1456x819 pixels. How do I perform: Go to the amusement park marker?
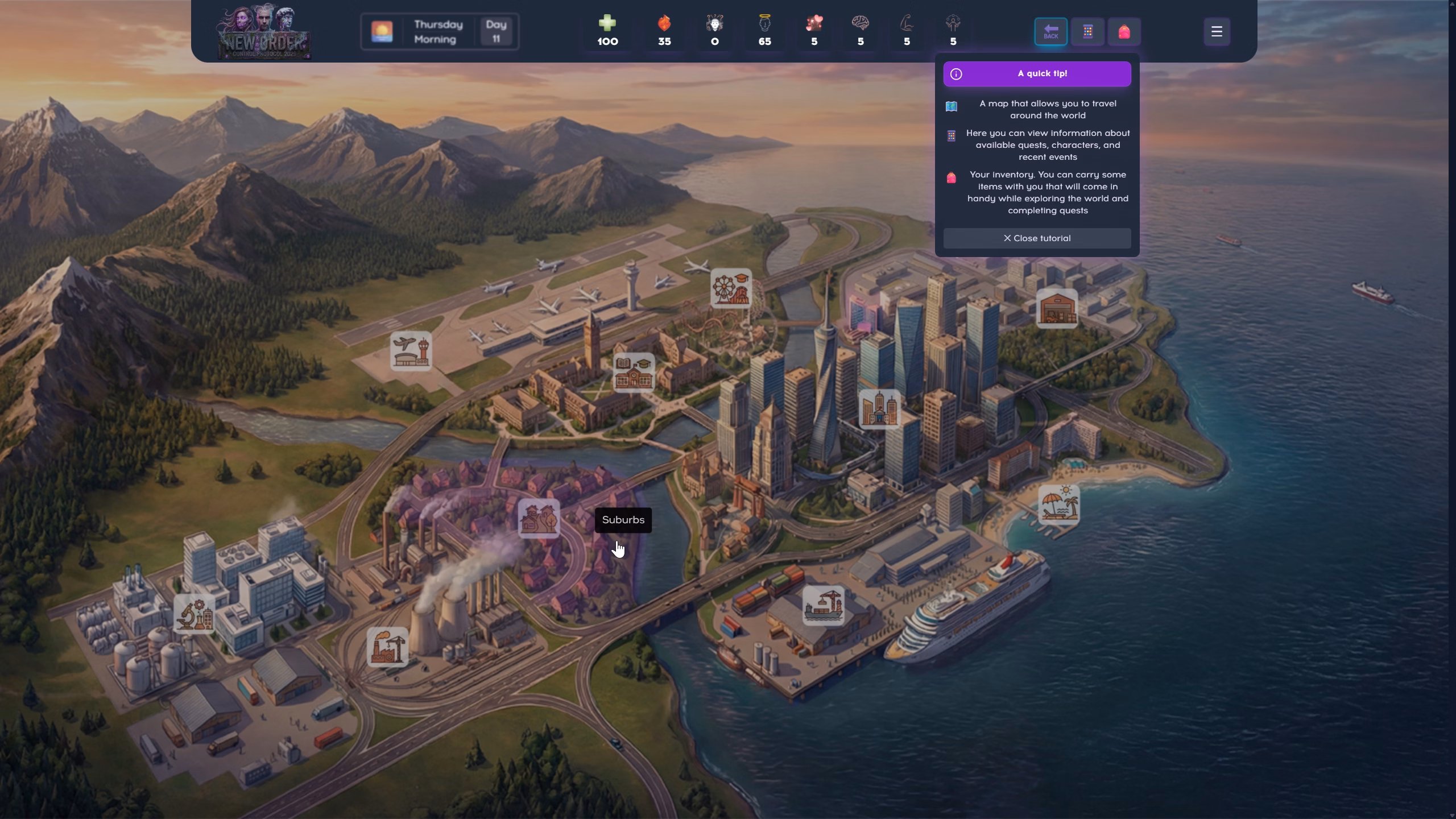coord(731,288)
